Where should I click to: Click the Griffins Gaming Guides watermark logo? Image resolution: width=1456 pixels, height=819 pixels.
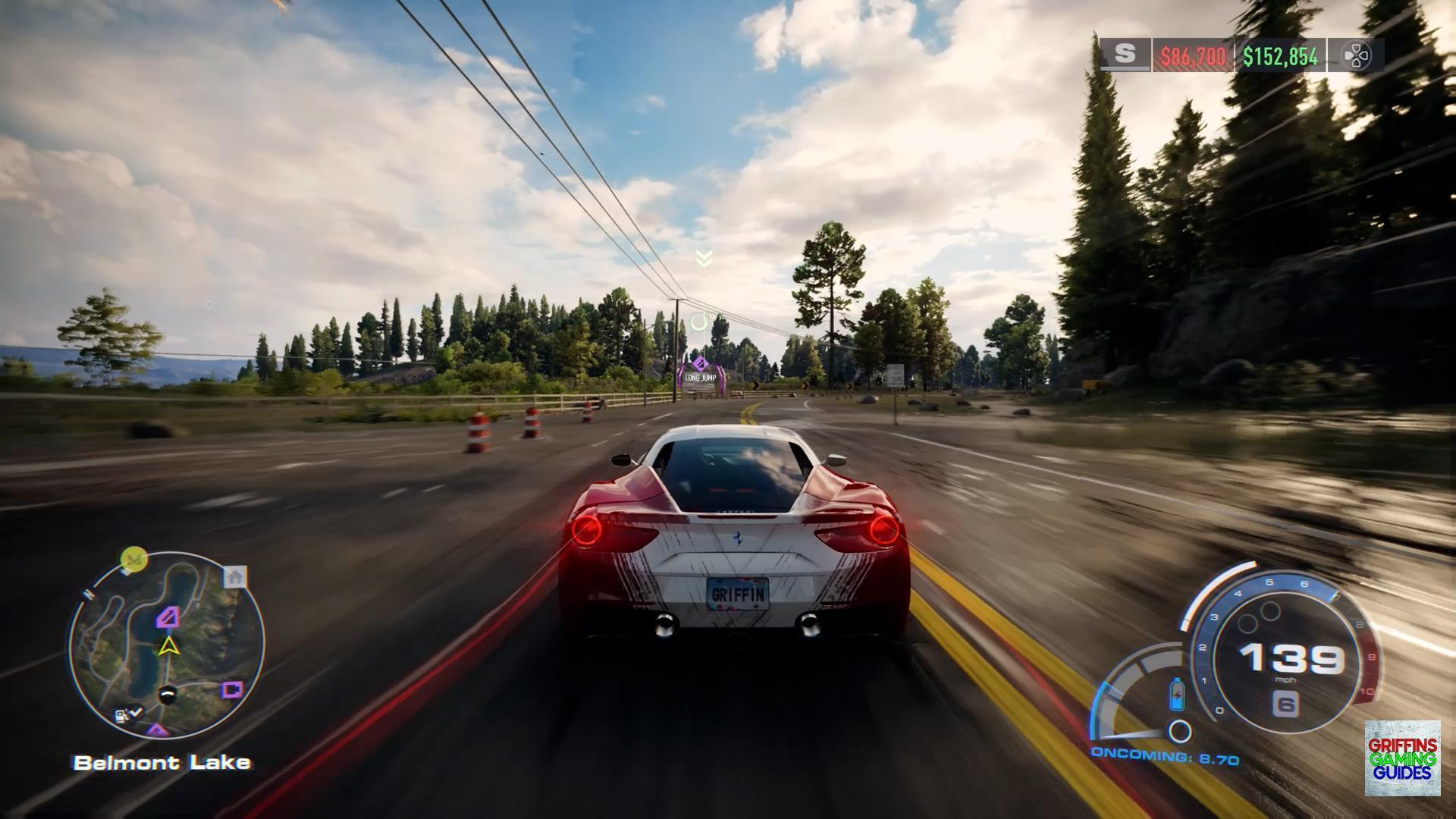[1402, 758]
